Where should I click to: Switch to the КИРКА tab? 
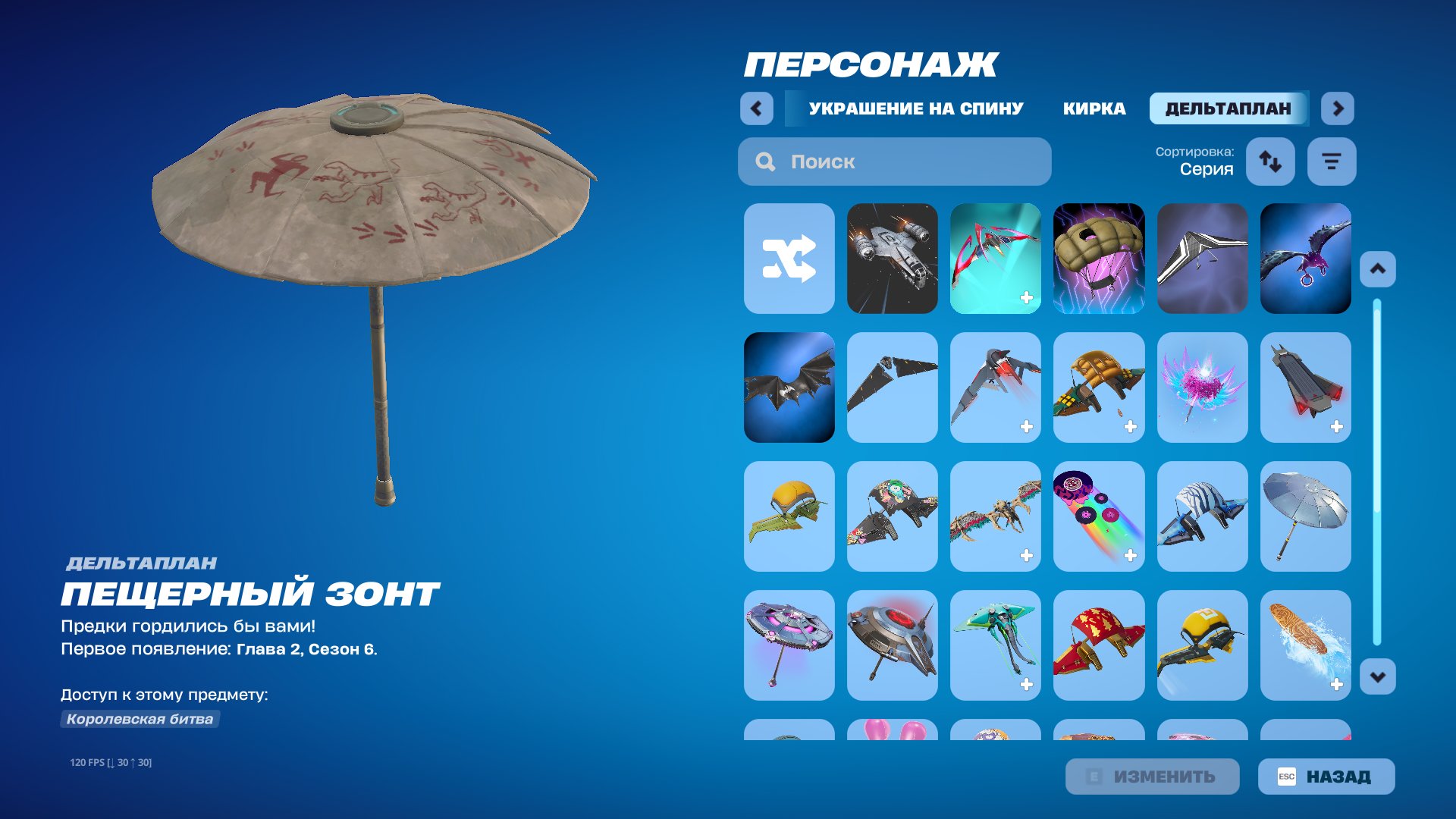point(1094,108)
